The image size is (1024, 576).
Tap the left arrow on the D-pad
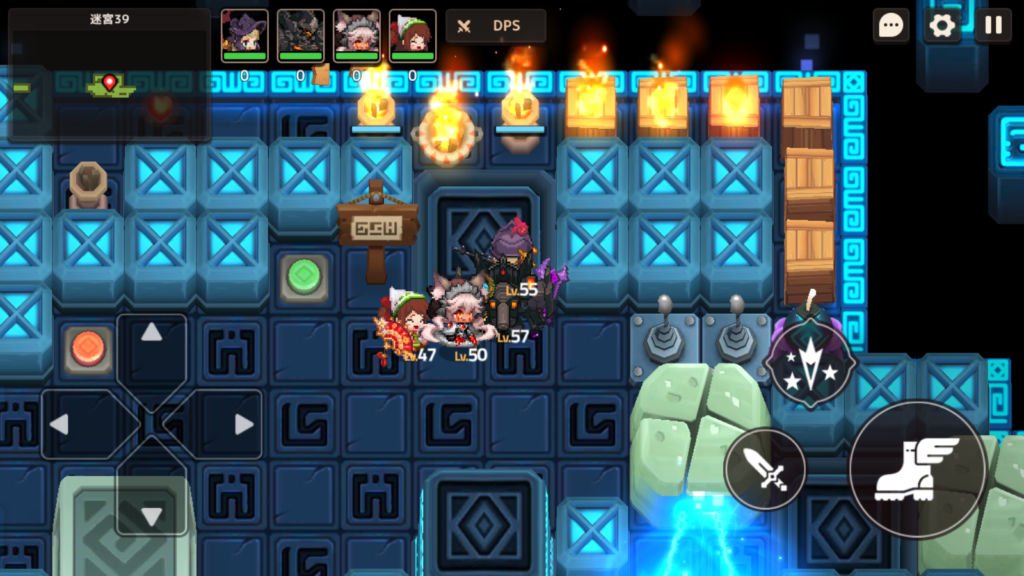coord(61,425)
